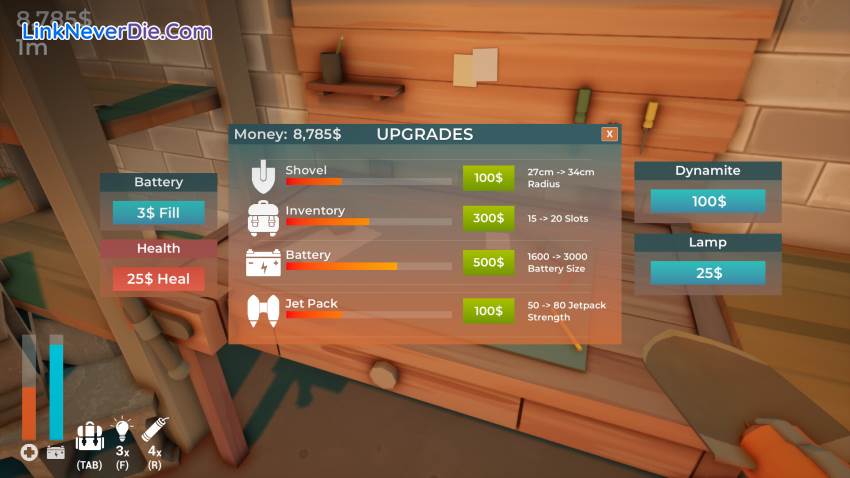Upgrade the Jet Pack for 100$
This screenshot has height=478, width=850.
click(488, 311)
